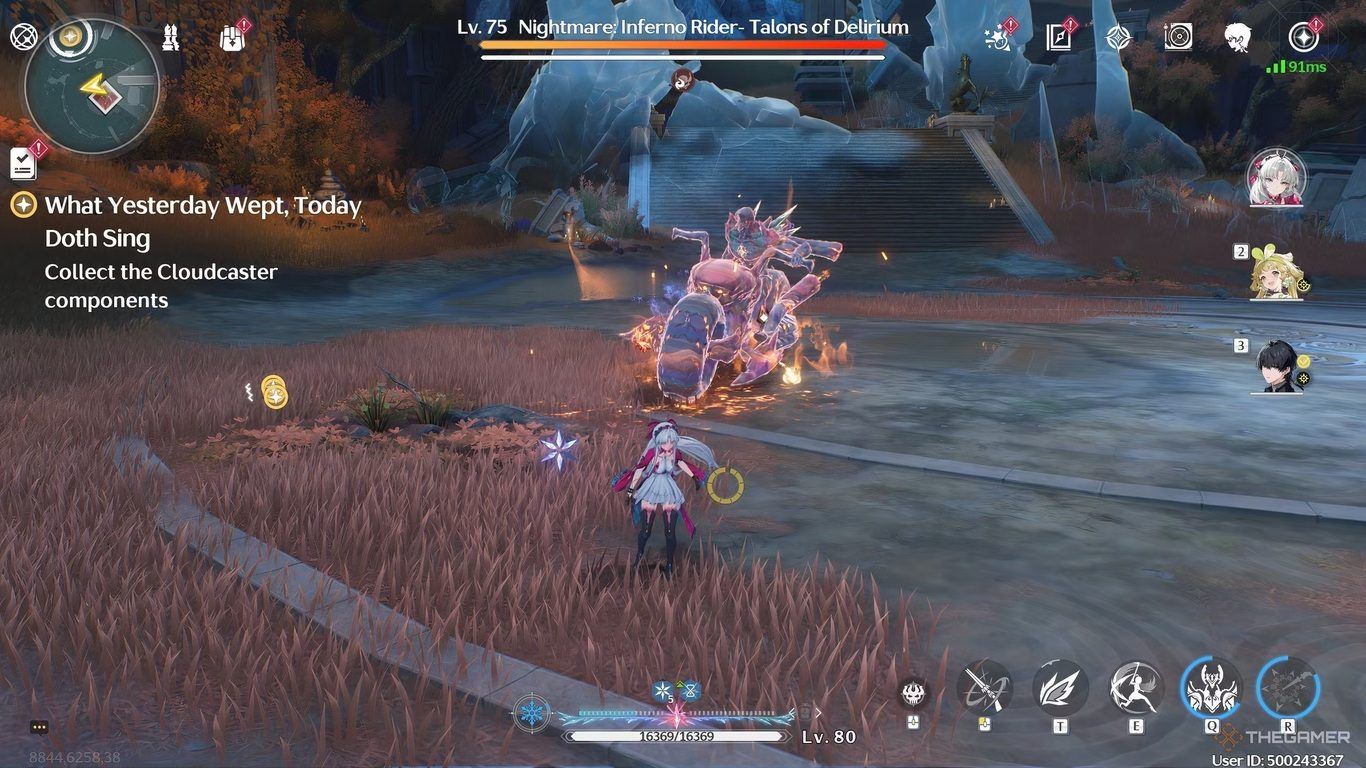Trigger the Resonance Liberation ability on R
The image size is (1366, 768).
point(1288,688)
